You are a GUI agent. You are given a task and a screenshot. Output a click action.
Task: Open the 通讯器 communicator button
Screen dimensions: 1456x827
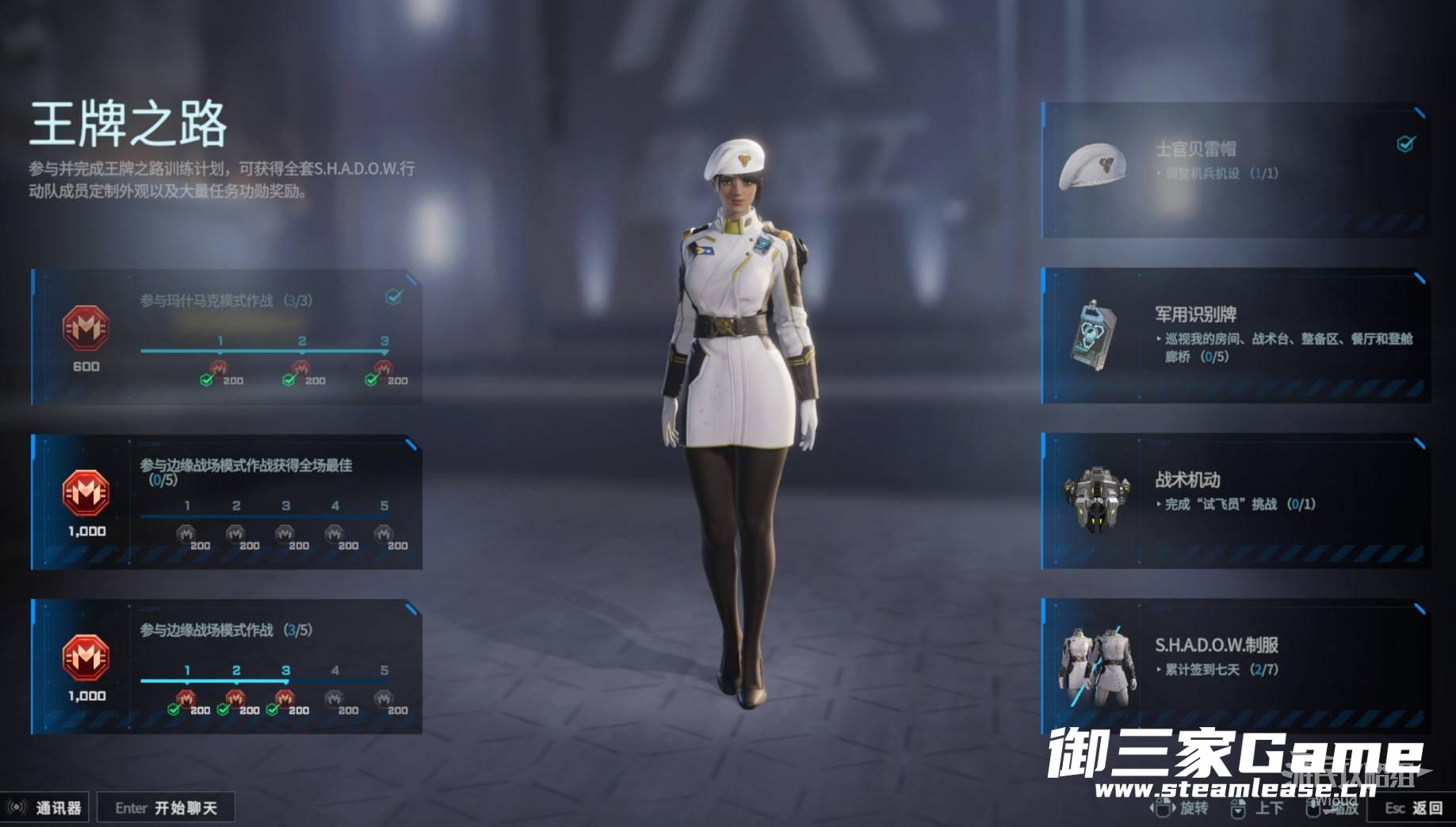[x=46, y=808]
